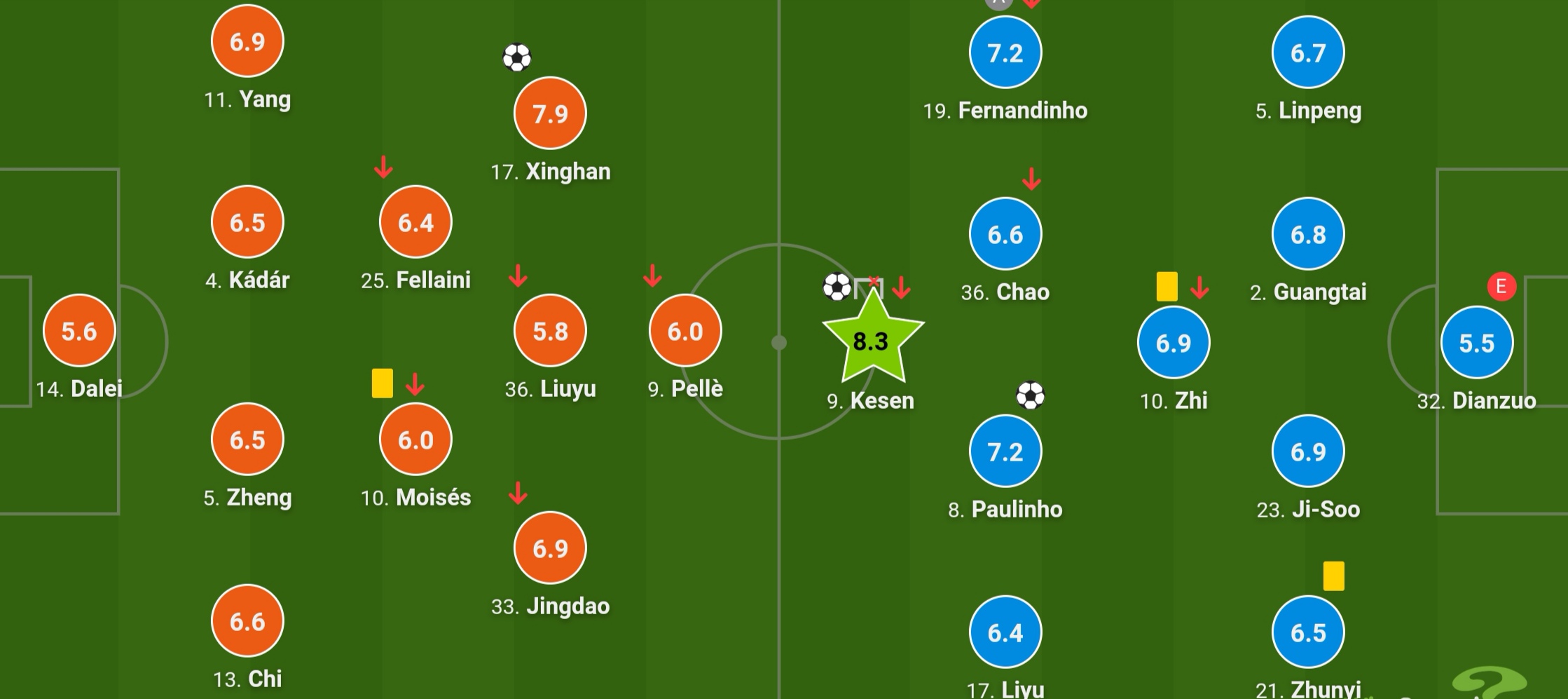The height and width of the screenshot is (699, 1568).
Task: Choose Zheng's player circle
Action: [x=247, y=440]
